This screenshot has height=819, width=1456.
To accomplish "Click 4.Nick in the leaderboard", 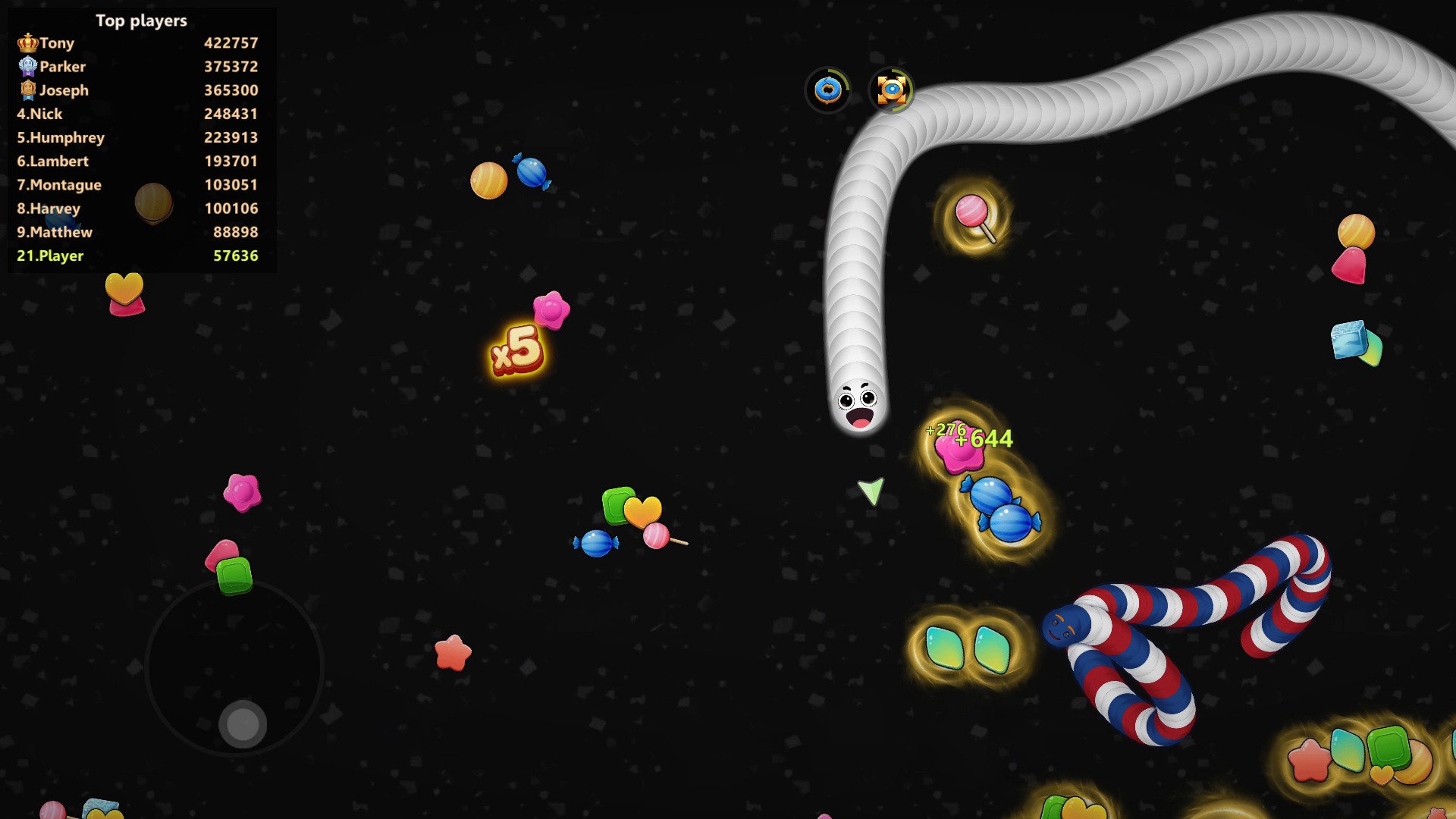I will click(39, 114).
